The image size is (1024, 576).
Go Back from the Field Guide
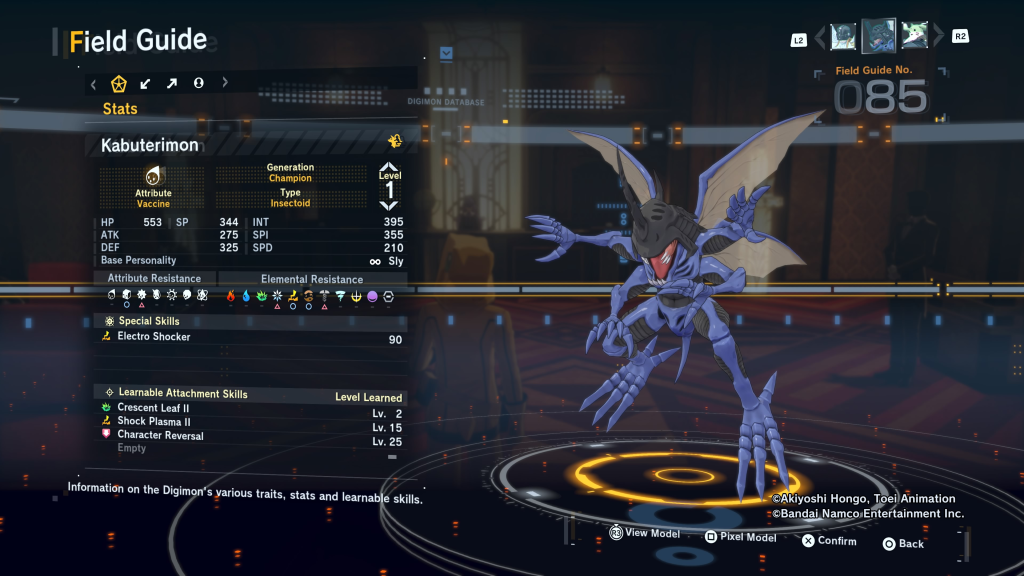click(x=903, y=544)
